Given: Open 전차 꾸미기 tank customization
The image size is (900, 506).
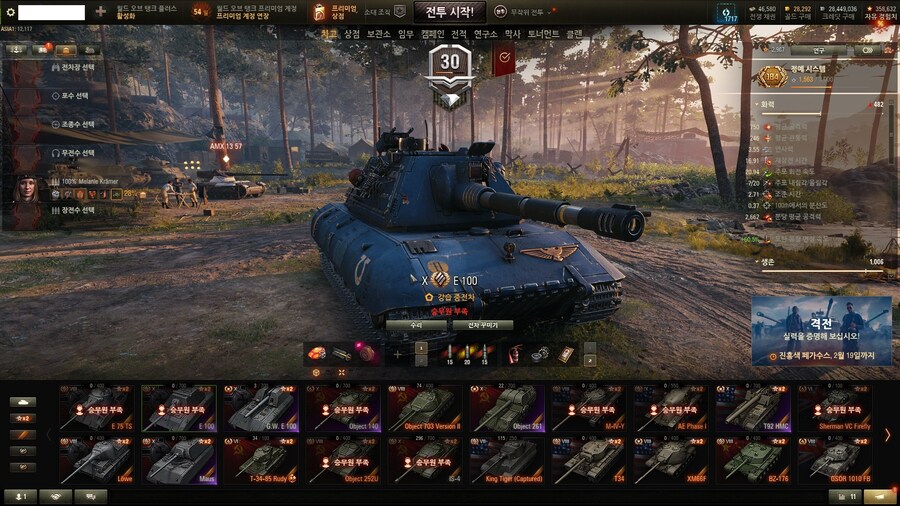Looking at the screenshot, I should point(482,325).
